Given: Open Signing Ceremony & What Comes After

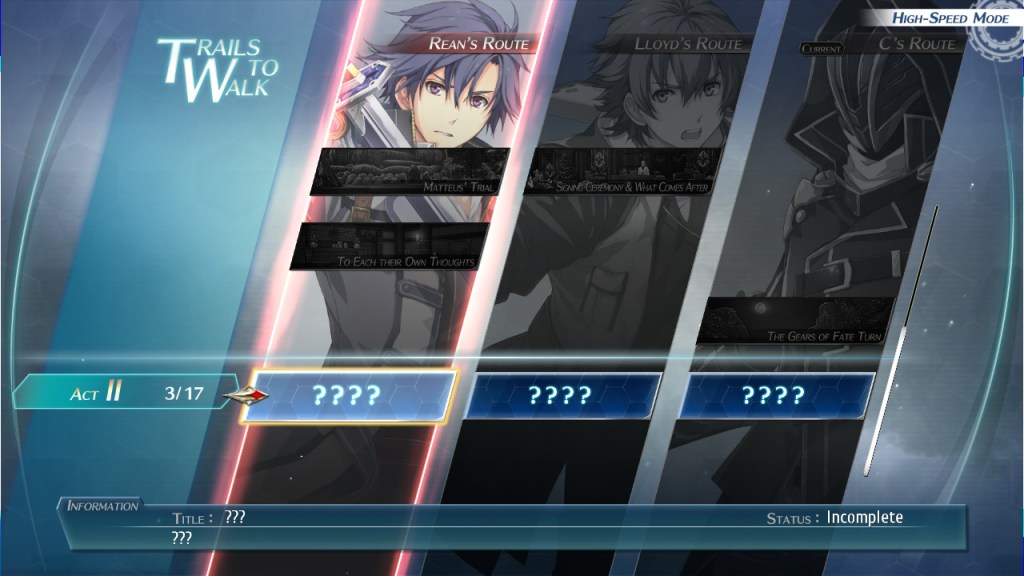Looking at the screenshot, I should tap(622, 171).
